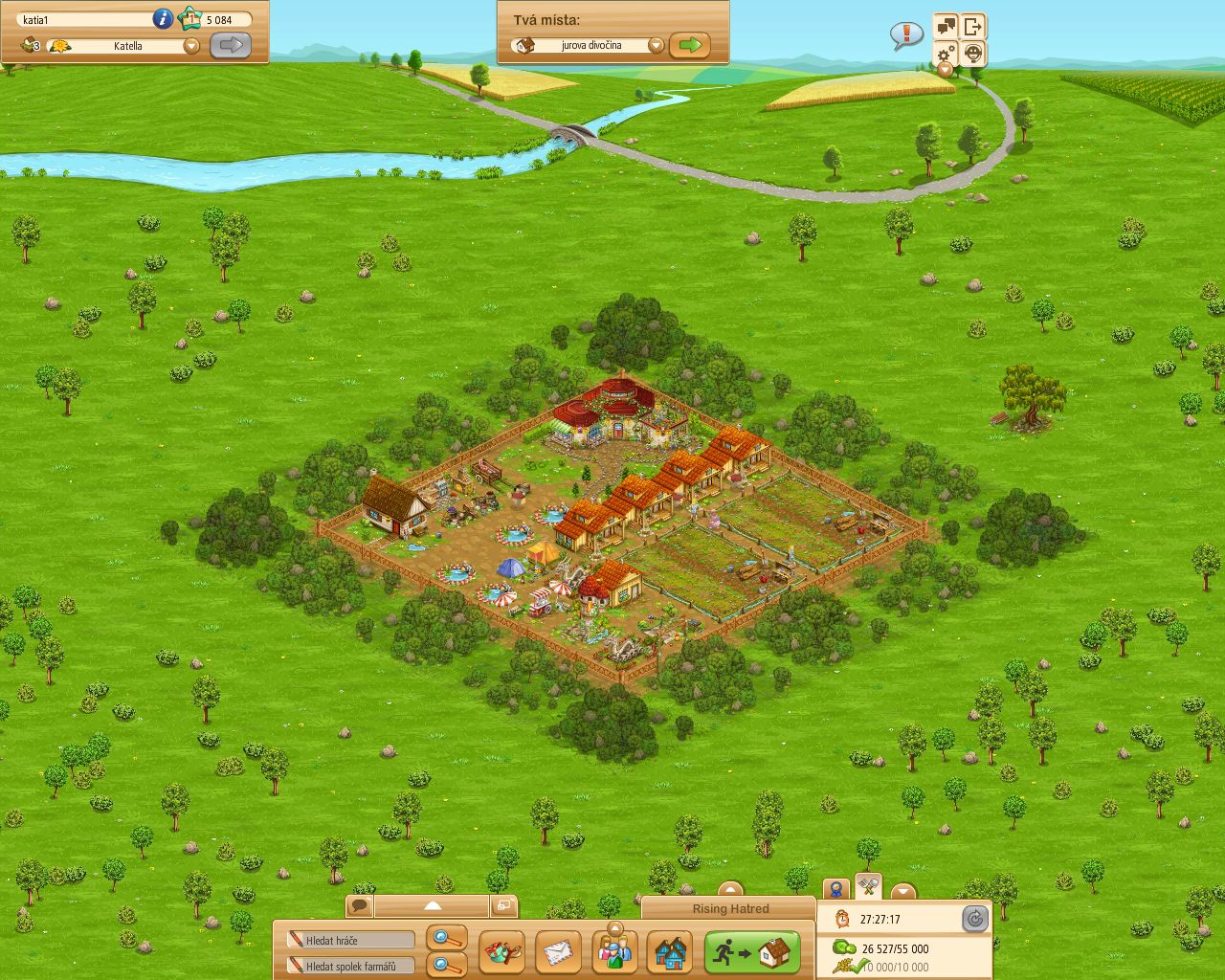Viewport: 1225px width, 980px height.
Task: Open the Katella farm dropdown
Action: (190, 45)
